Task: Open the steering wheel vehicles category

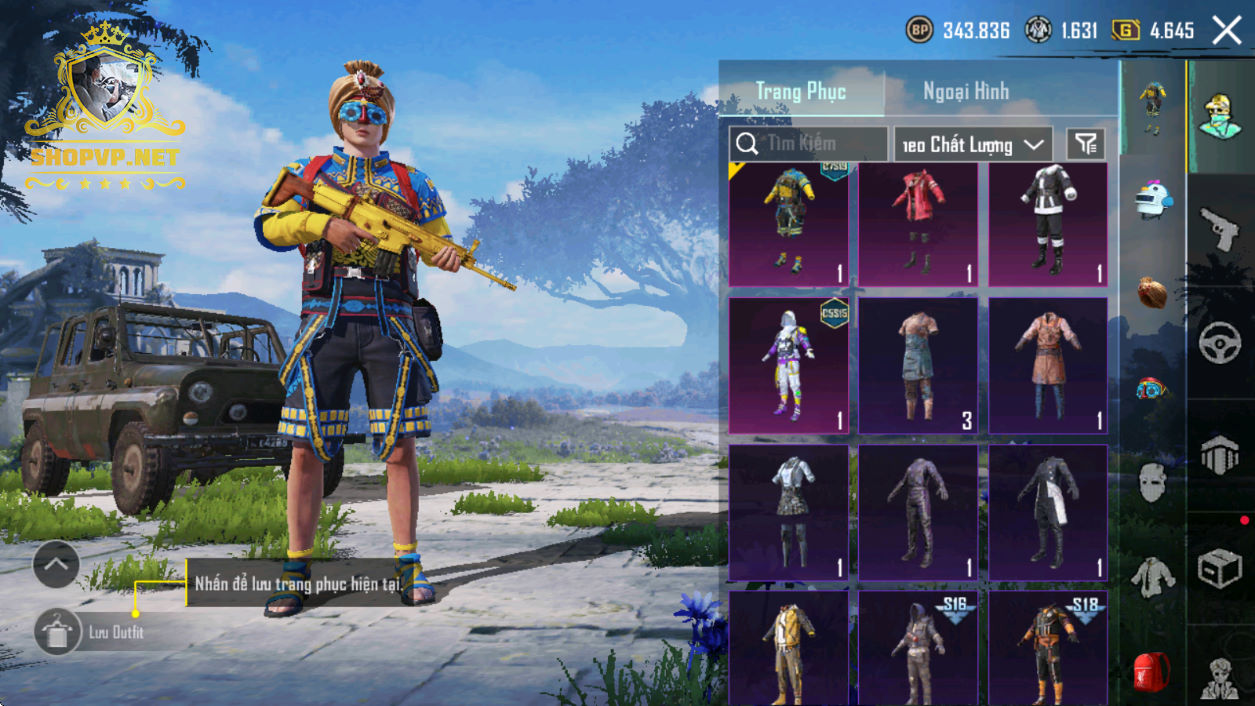Action: coord(1219,342)
